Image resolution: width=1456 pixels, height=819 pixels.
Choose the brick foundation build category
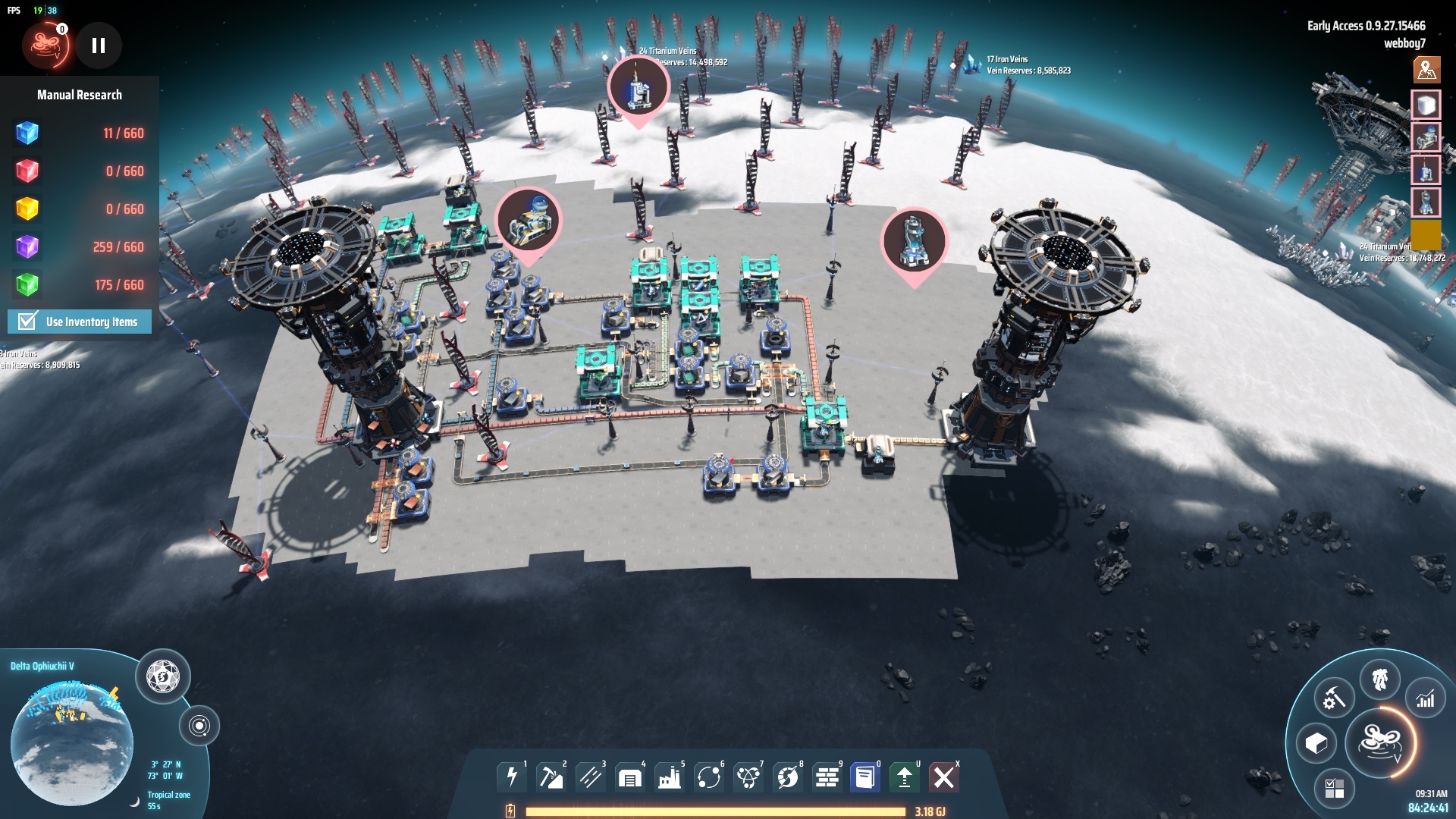827,777
